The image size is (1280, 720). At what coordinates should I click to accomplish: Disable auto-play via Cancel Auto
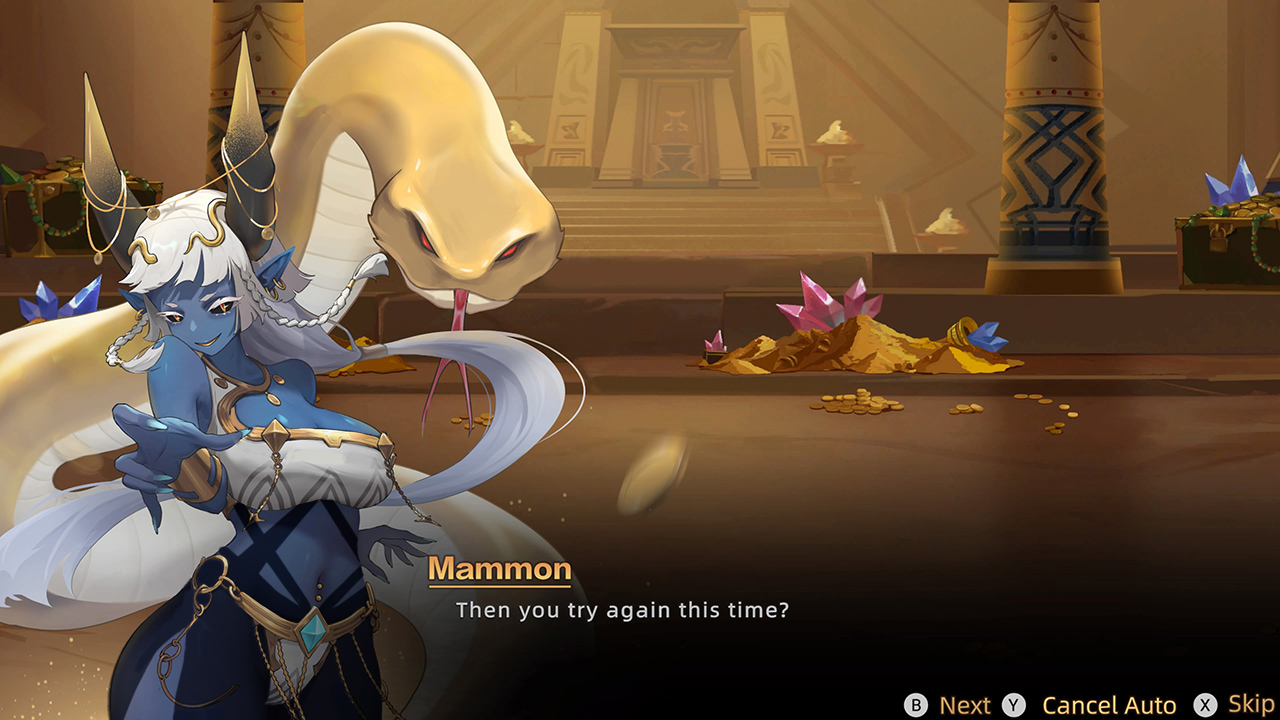point(1110,704)
